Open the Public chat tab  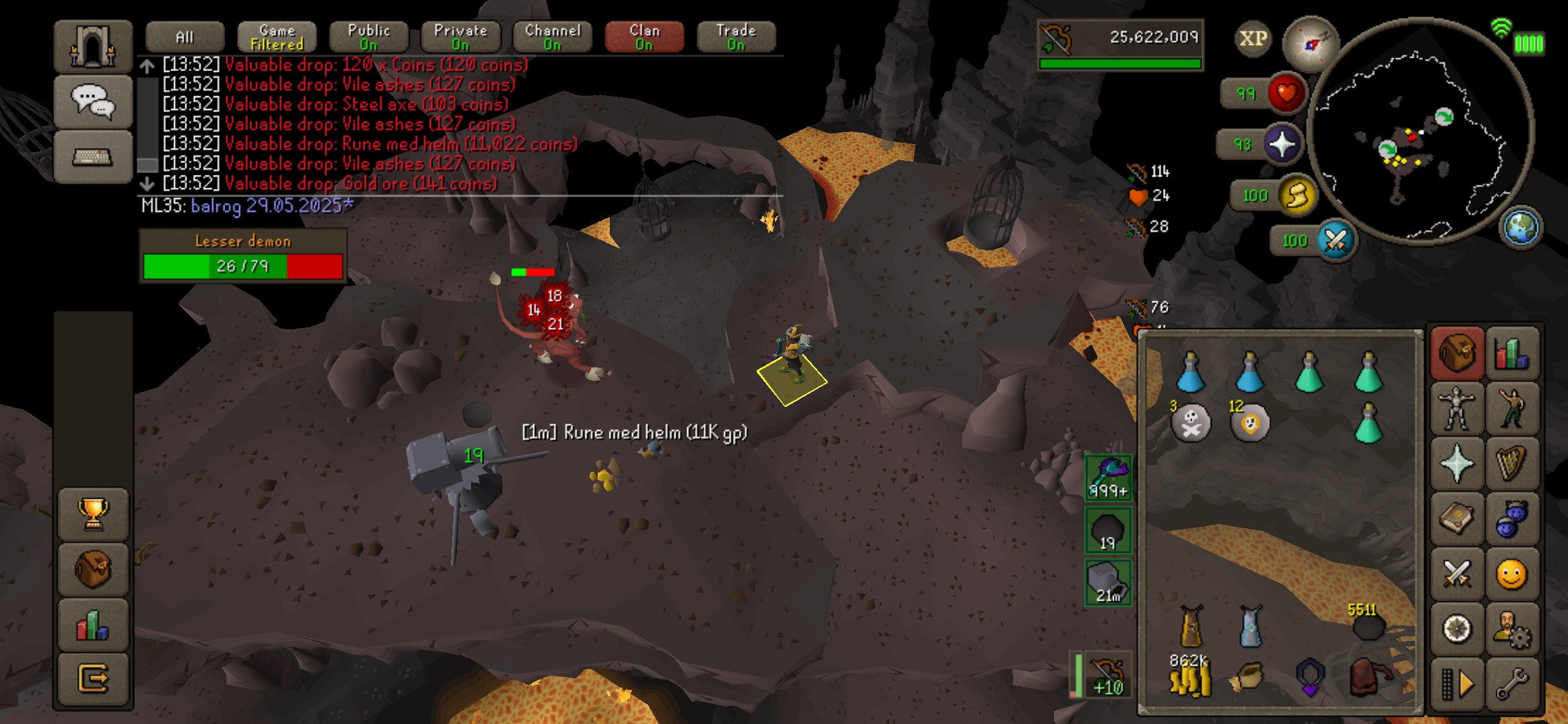point(369,38)
